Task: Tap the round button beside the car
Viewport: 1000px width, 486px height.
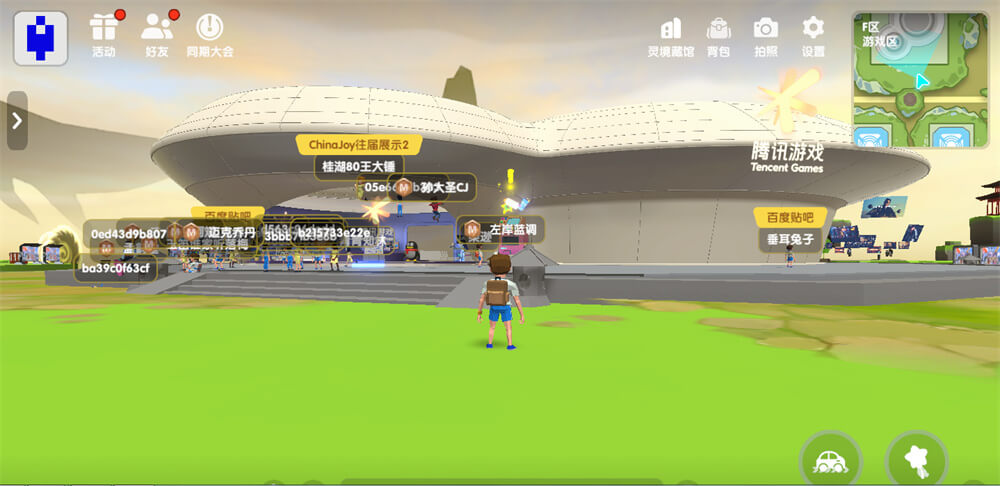Action: [916, 462]
